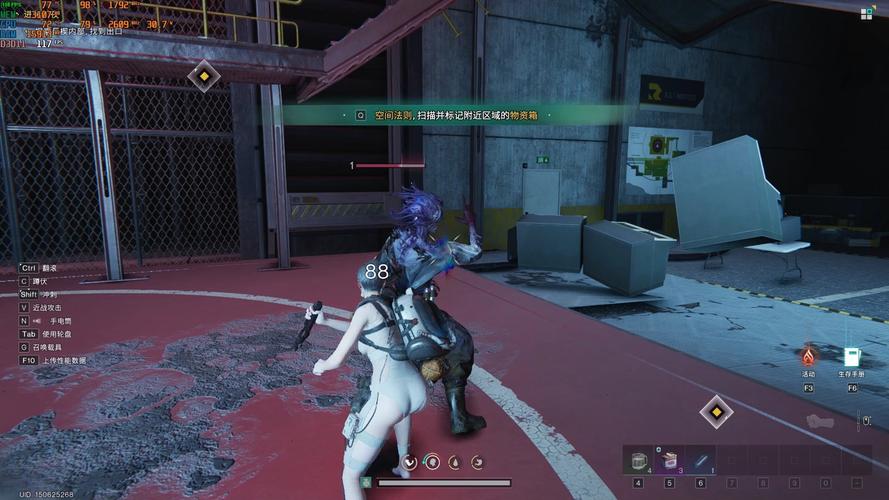Select the blue rod item in slot 6

(699, 460)
